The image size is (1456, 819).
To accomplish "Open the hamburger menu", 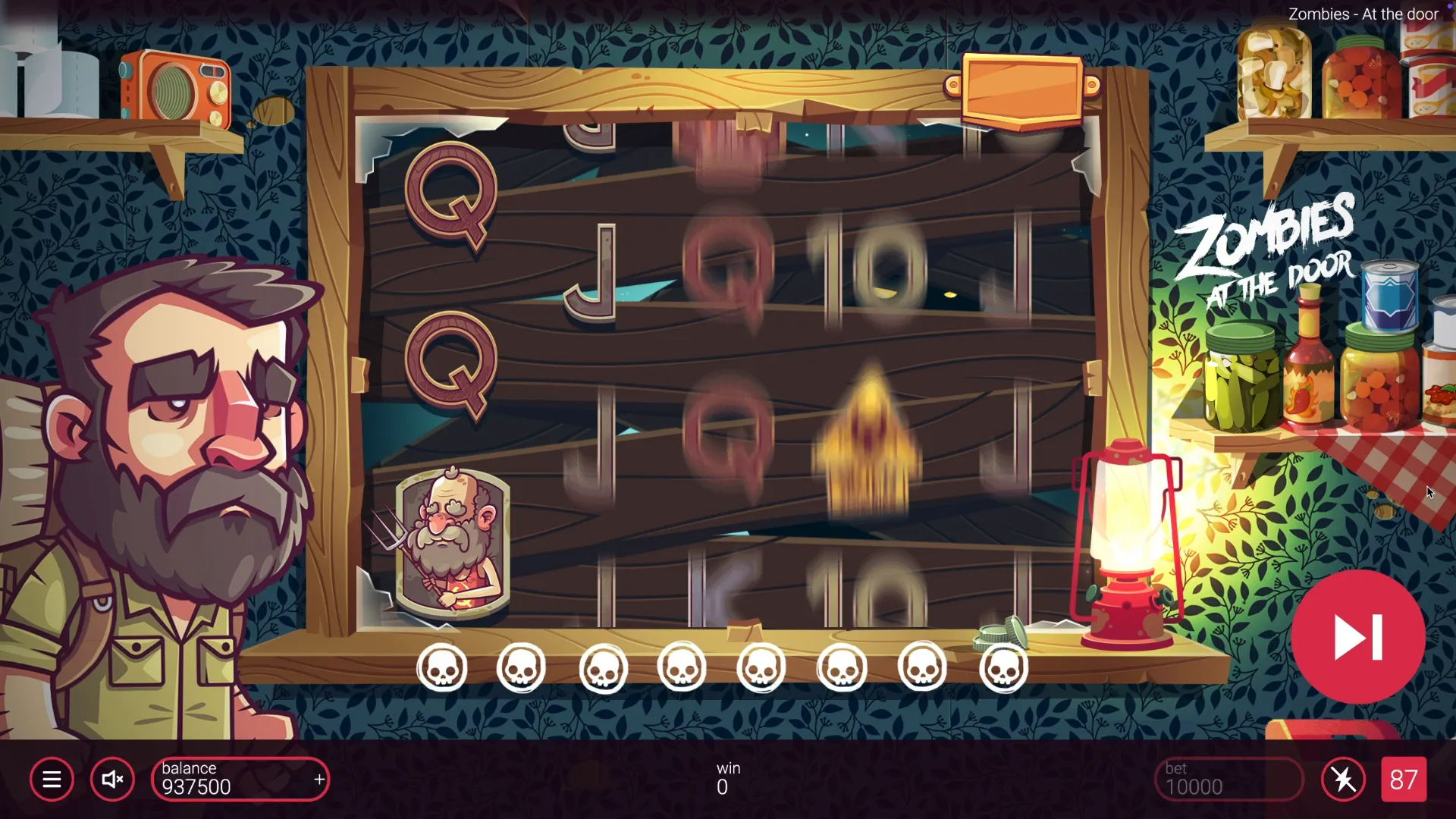I will pos(52,780).
